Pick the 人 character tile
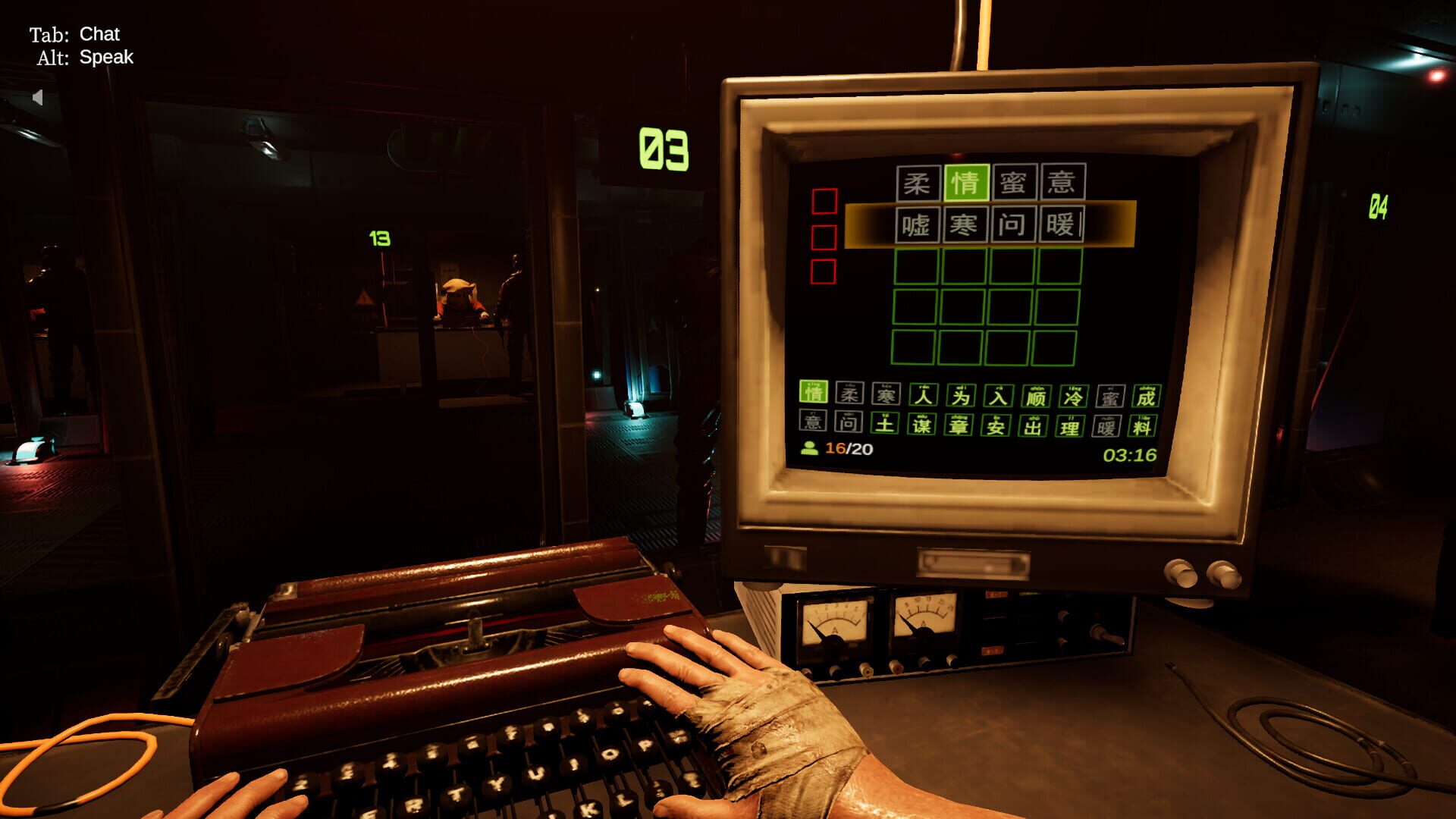Viewport: 1456px width, 819px height. (923, 394)
